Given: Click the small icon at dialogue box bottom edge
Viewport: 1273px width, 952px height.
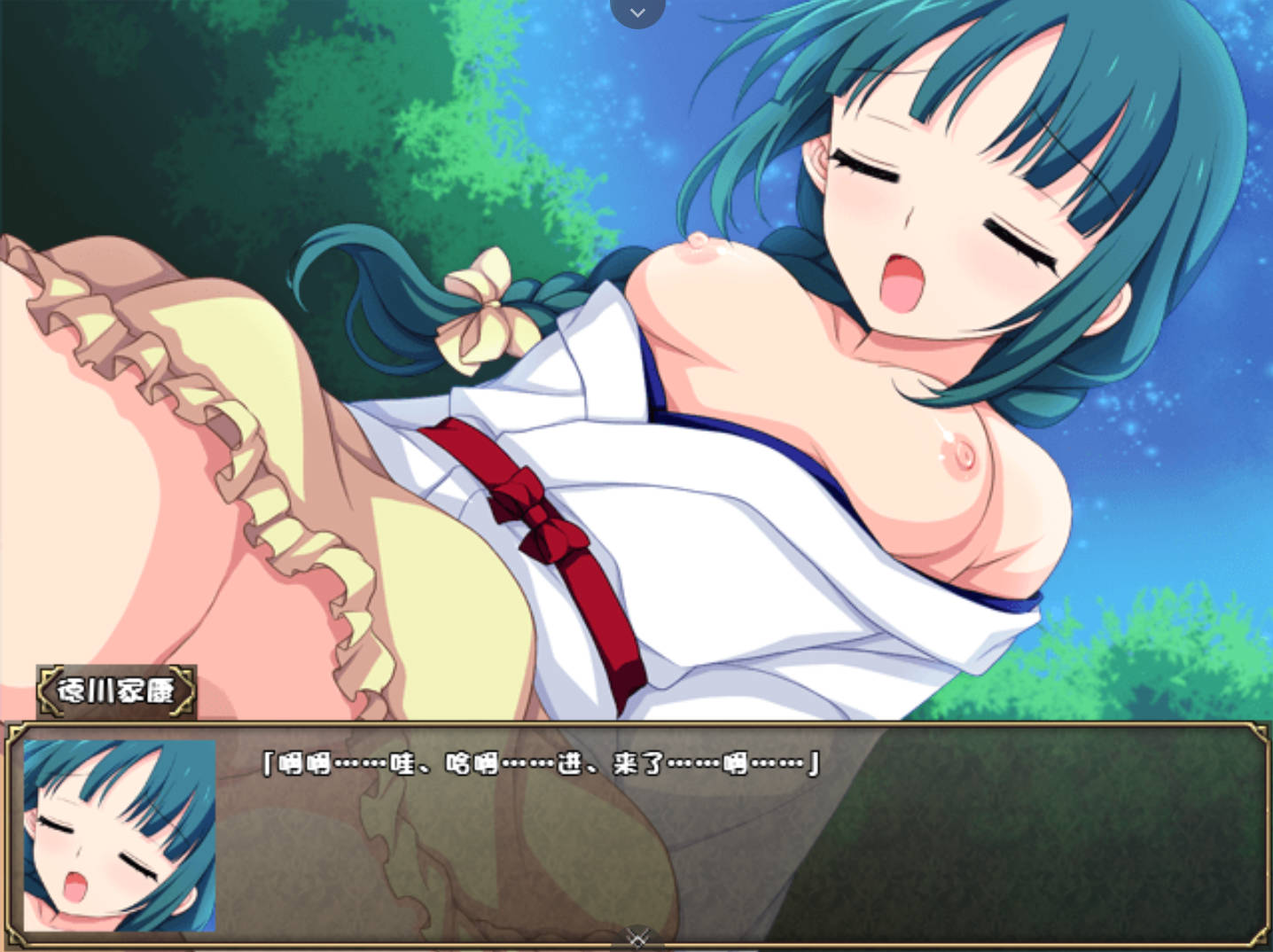Looking at the screenshot, I should click(637, 939).
